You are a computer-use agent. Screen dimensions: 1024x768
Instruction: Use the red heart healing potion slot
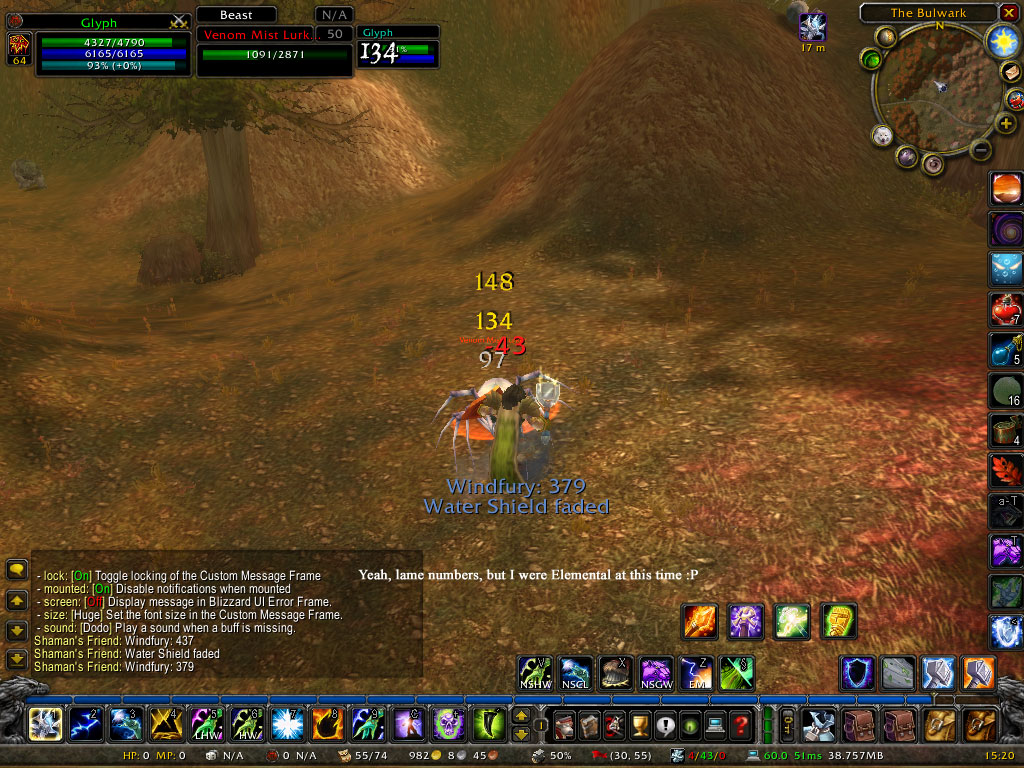1006,309
